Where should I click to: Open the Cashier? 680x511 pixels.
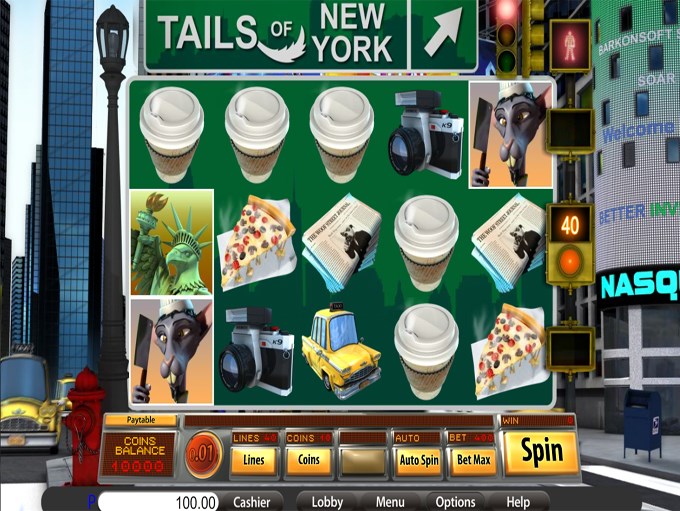(x=252, y=502)
